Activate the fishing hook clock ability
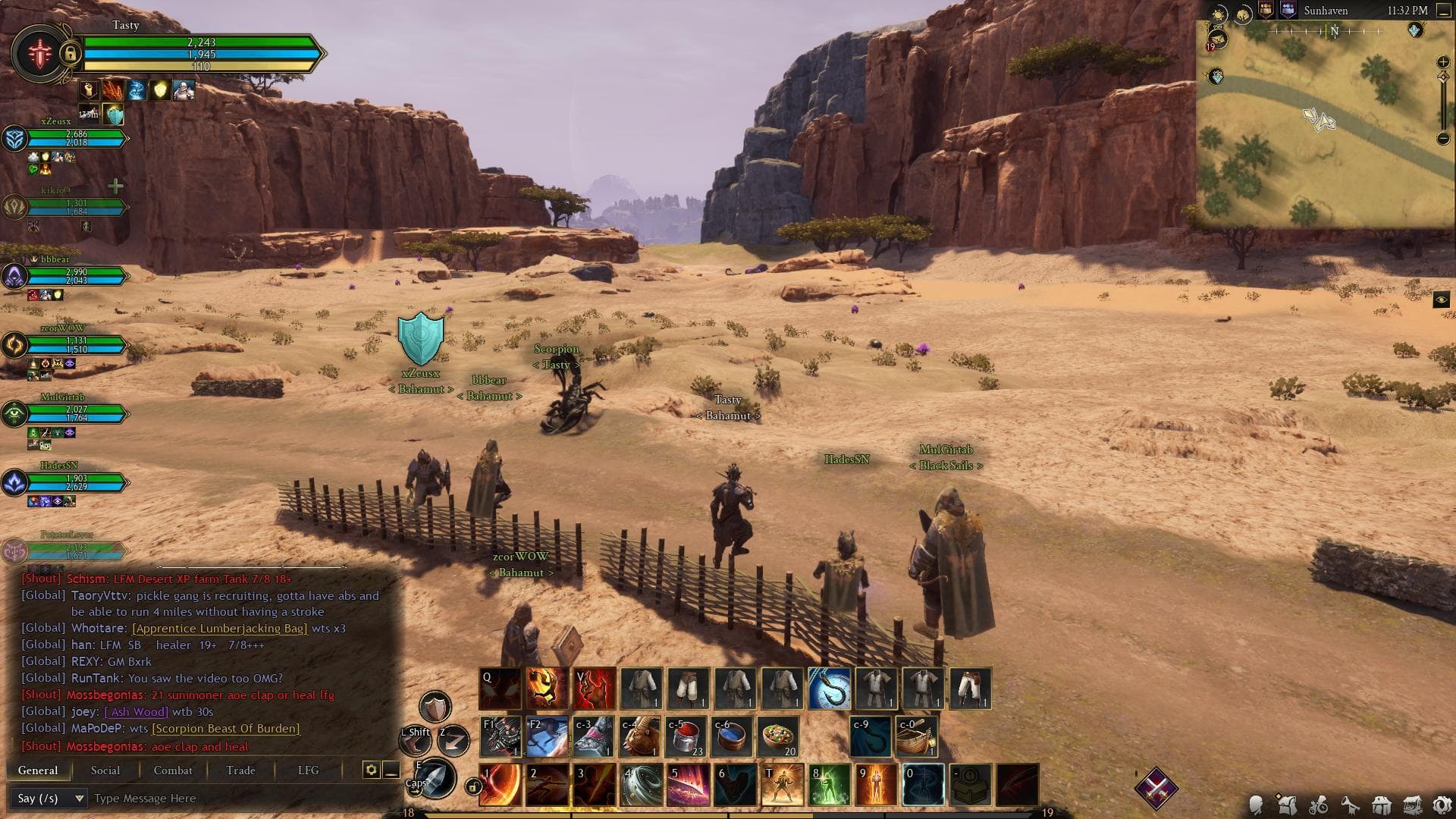This screenshot has height=819, width=1456. [x=829, y=689]
